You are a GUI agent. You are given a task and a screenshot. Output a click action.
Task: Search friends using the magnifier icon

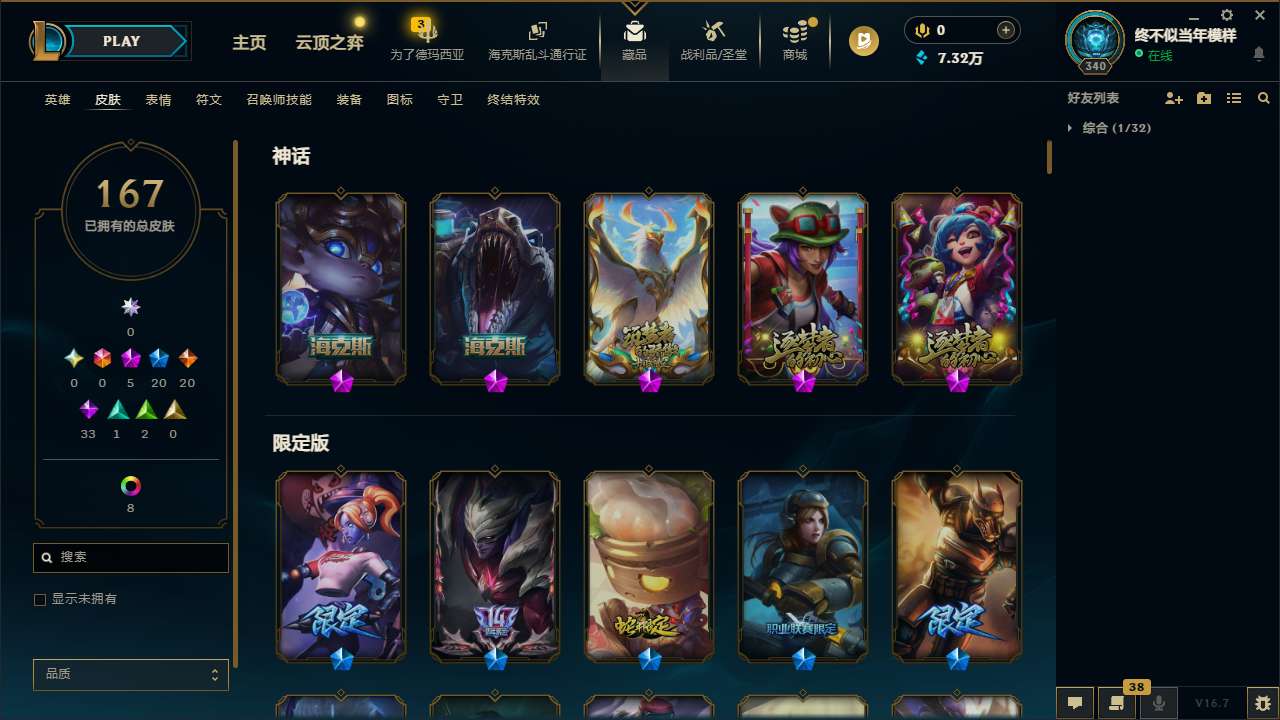point(1264,98)
